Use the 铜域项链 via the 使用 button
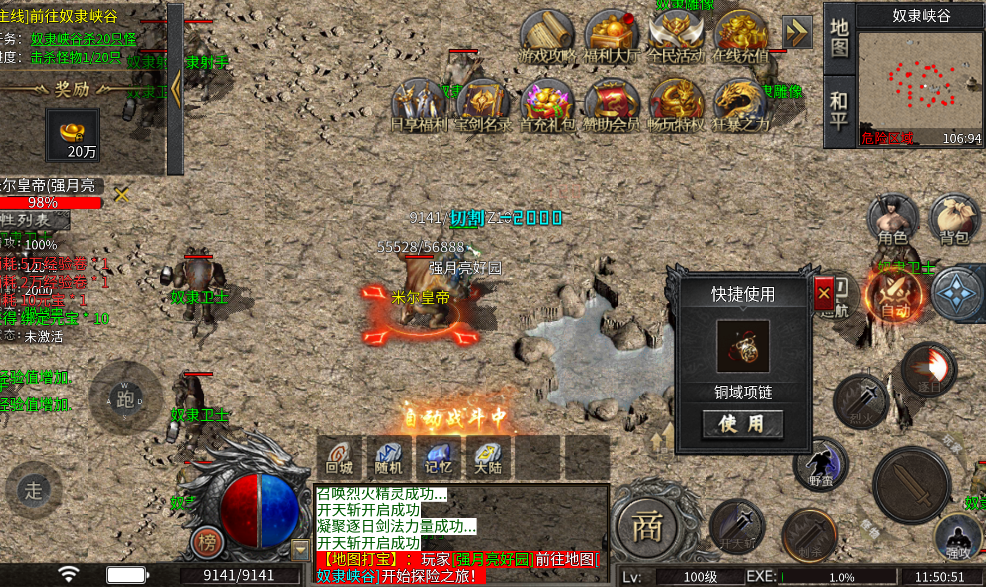Viewport: 986px width, 587px height. click(x=742, y=423)
